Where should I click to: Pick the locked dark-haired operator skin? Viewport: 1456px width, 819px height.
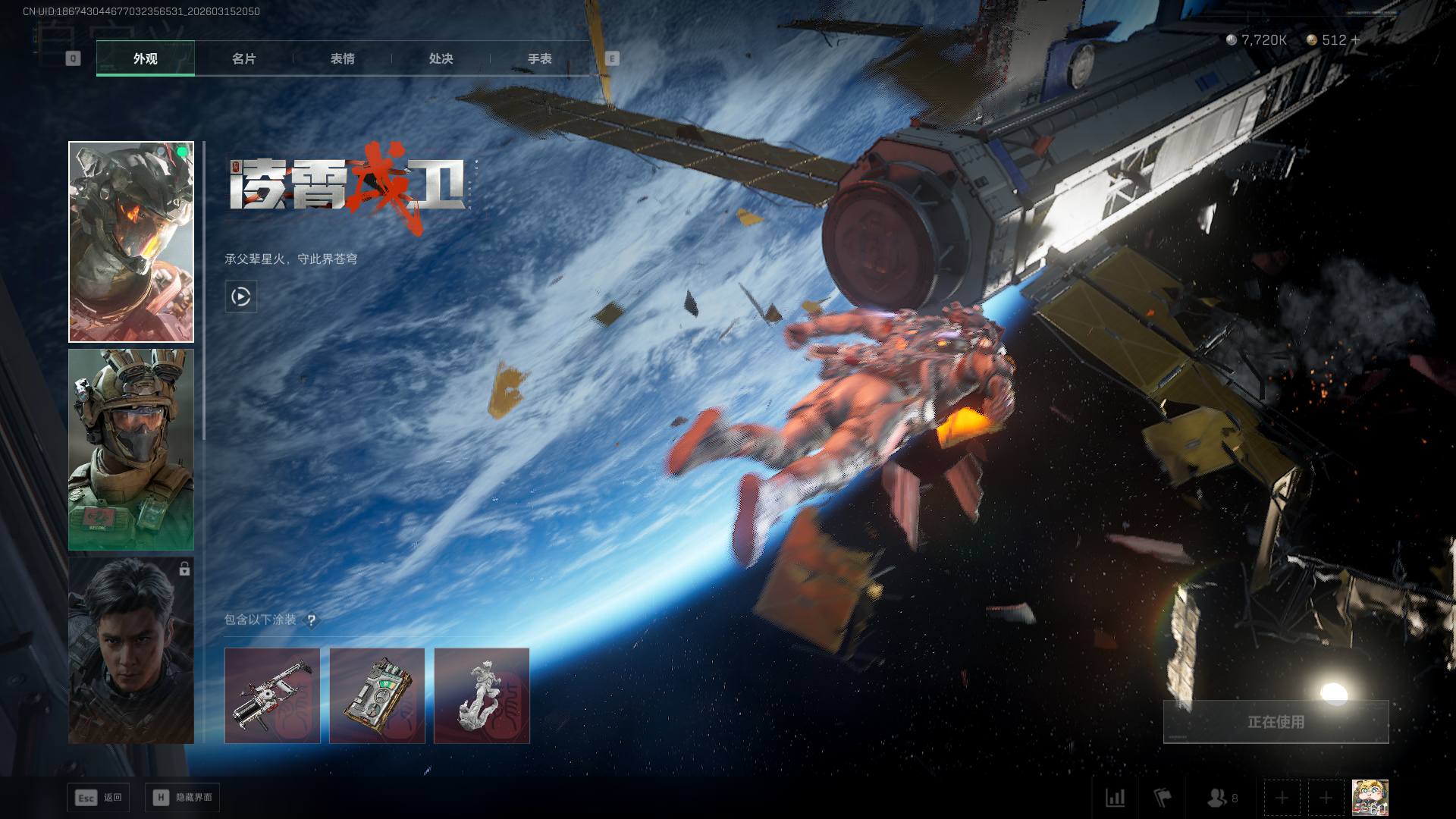131,651
